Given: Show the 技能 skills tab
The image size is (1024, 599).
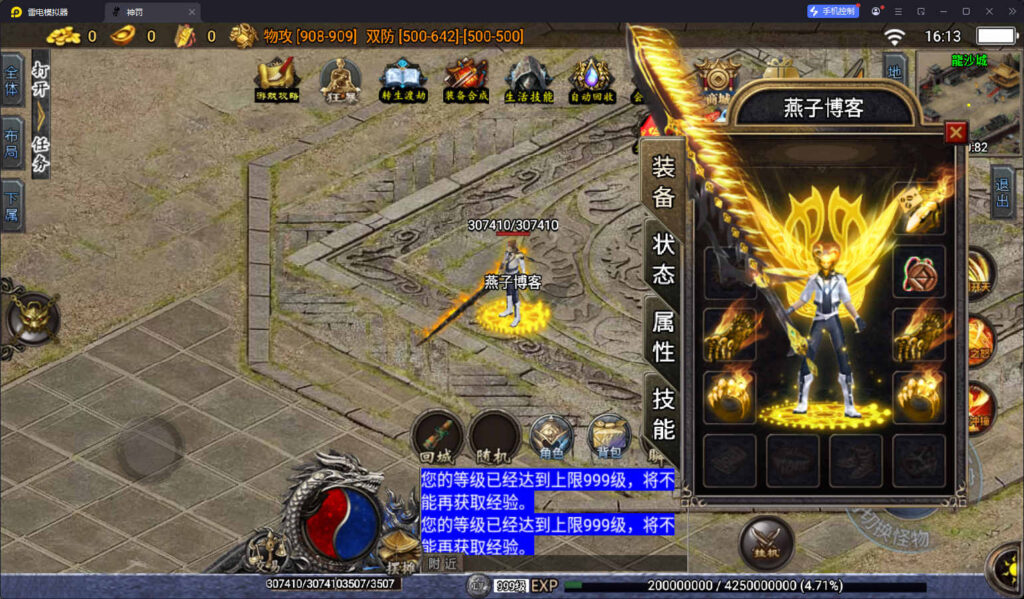Looking at the screenshot, I should pos(664,413).
